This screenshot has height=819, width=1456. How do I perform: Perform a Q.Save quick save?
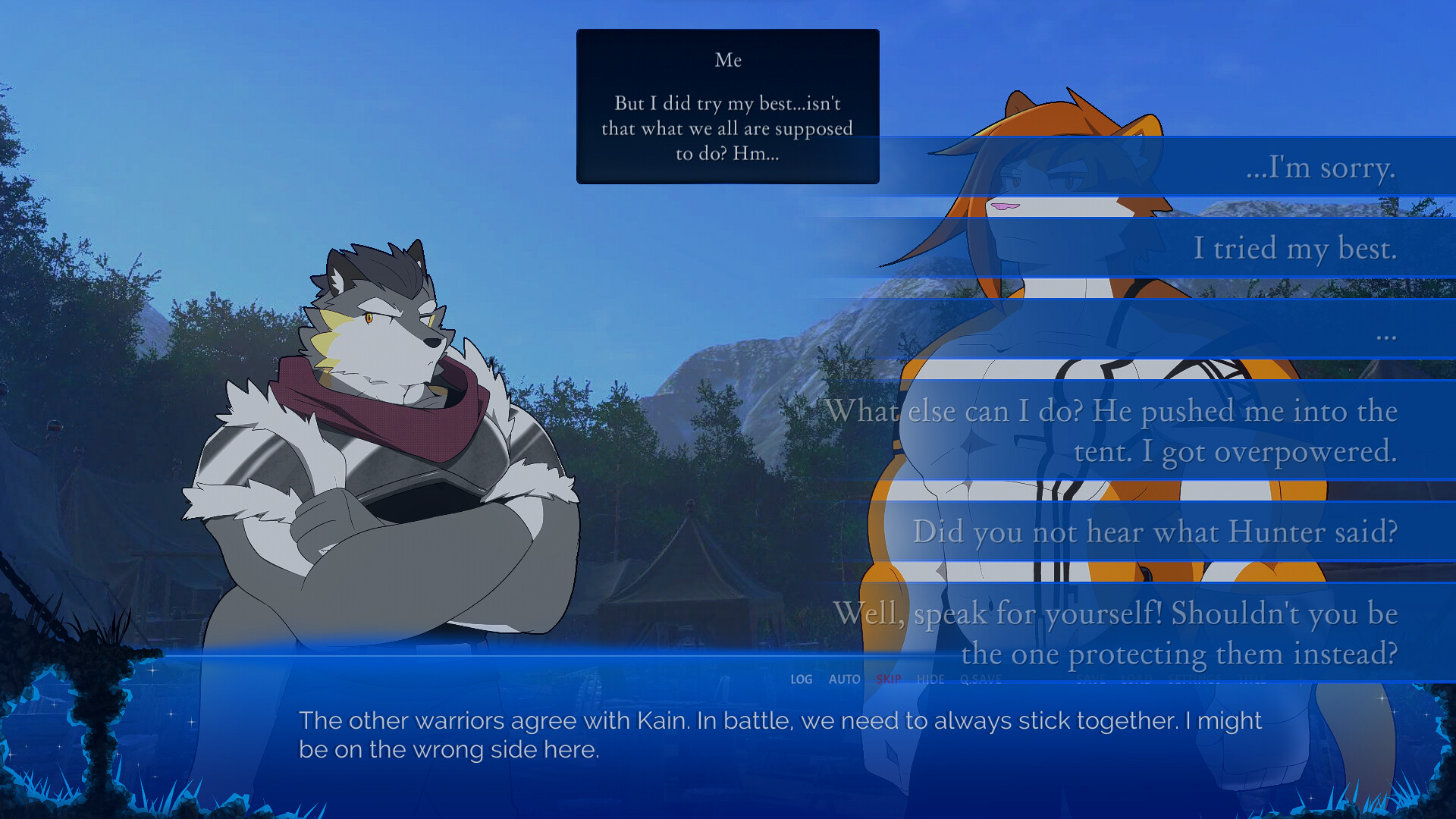pos(981,679)
